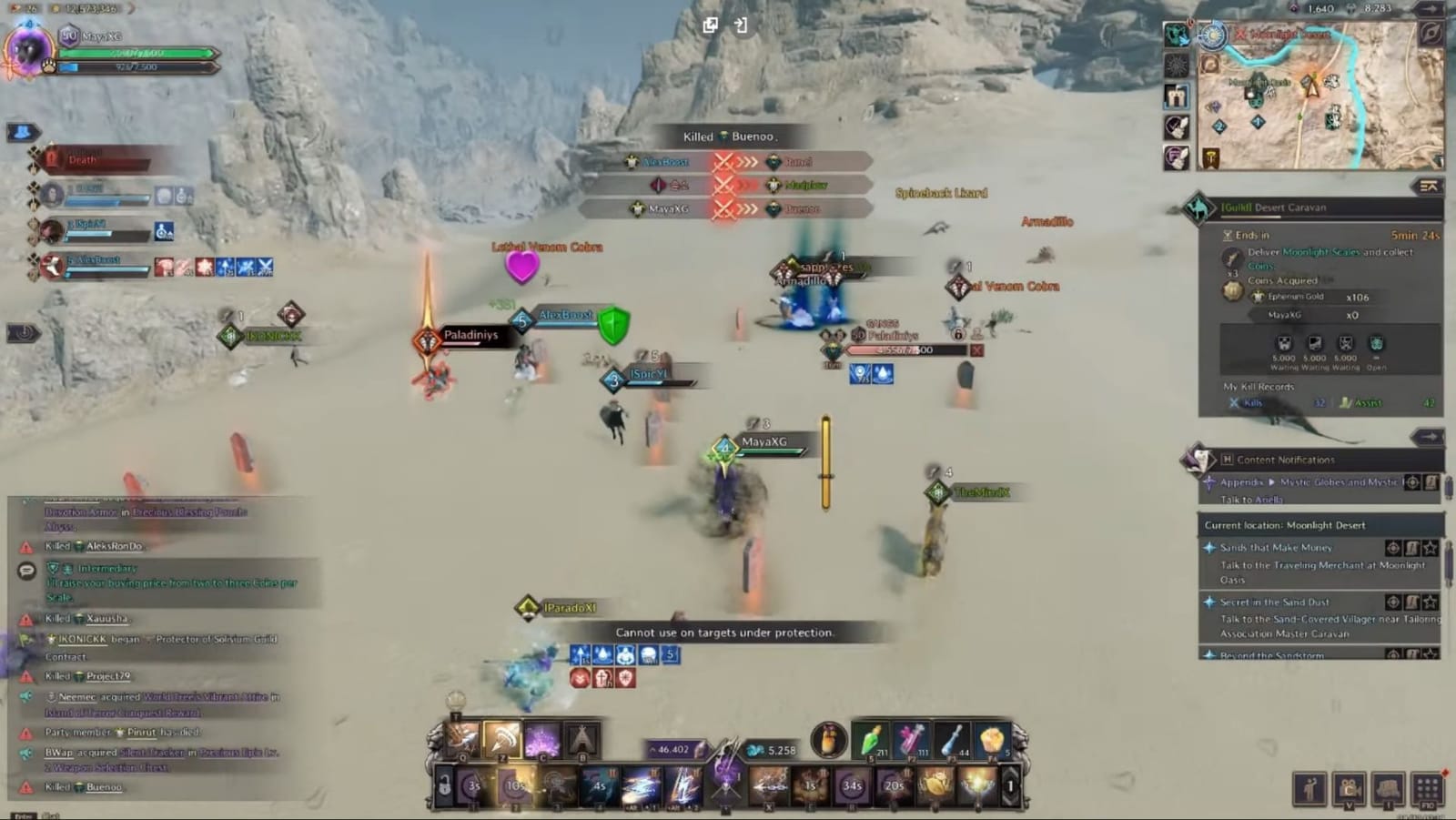Viewport: 1456px width, 820px height.
Task: Click the camel icon on the Desert Caravan panel
Action: [1199, 208]
